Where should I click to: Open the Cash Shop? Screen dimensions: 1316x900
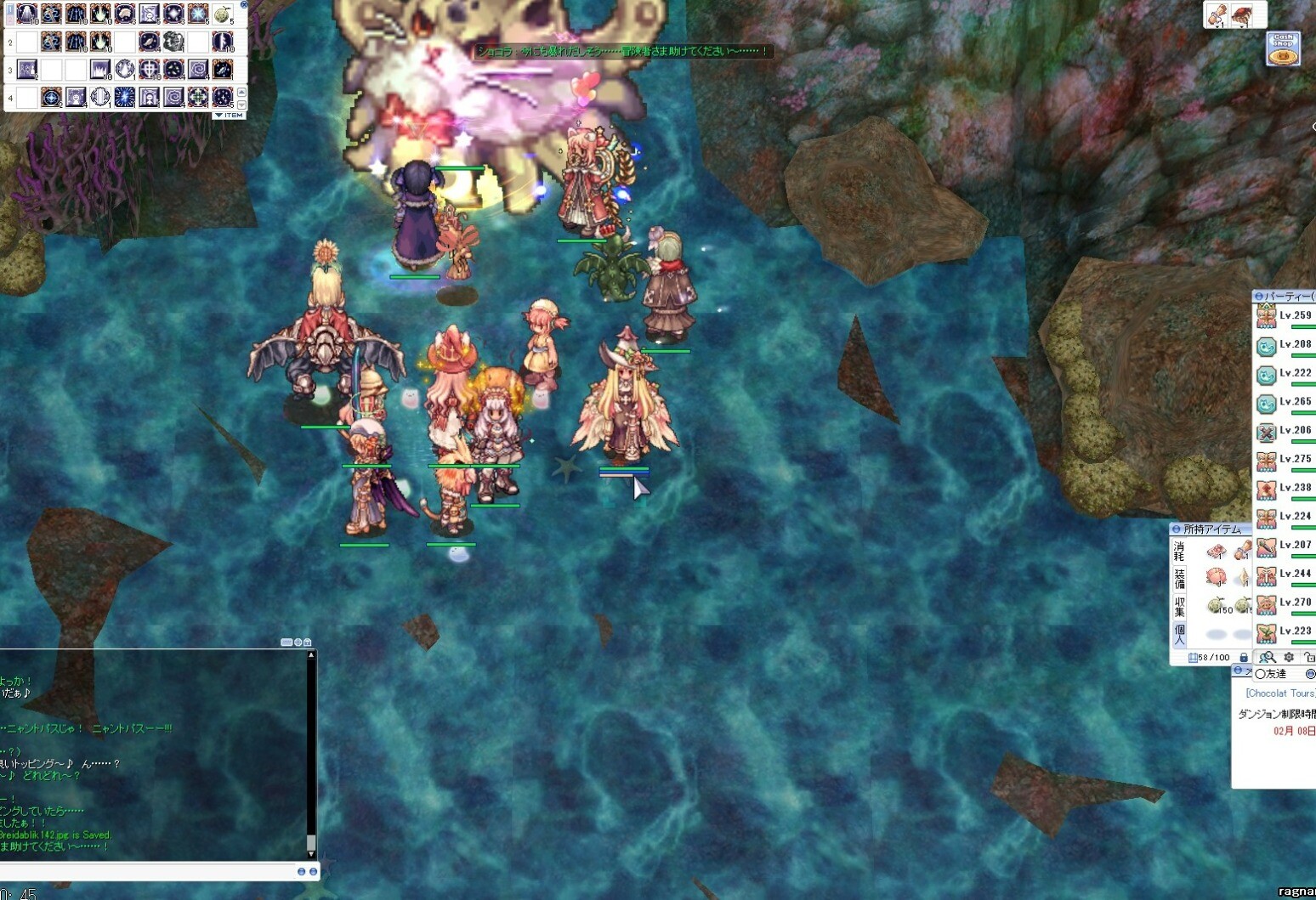point(1283,48)
